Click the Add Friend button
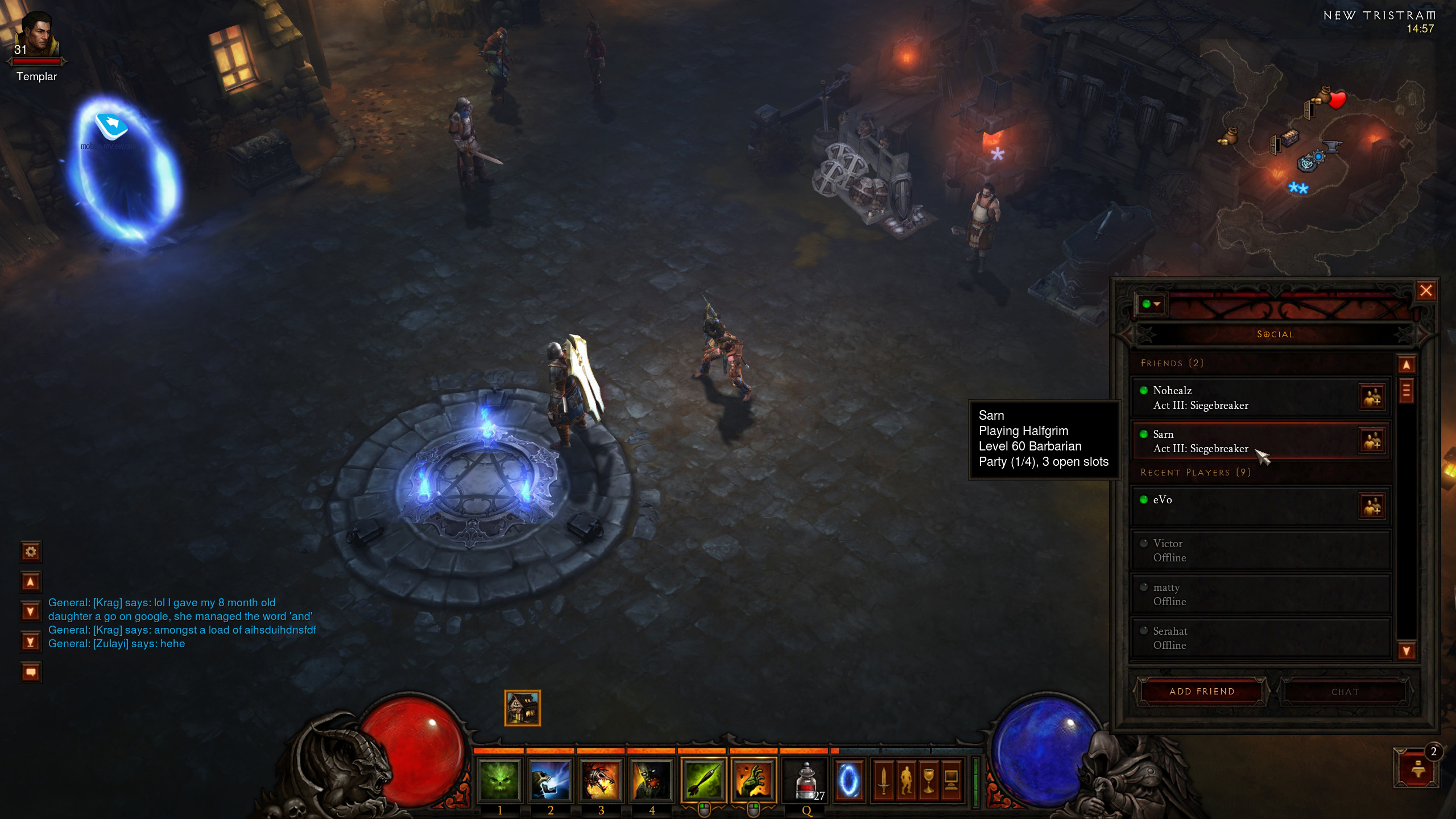The width and height of the screenshot is (1456, 819). pyautogui.click(x=1202, y=692)
